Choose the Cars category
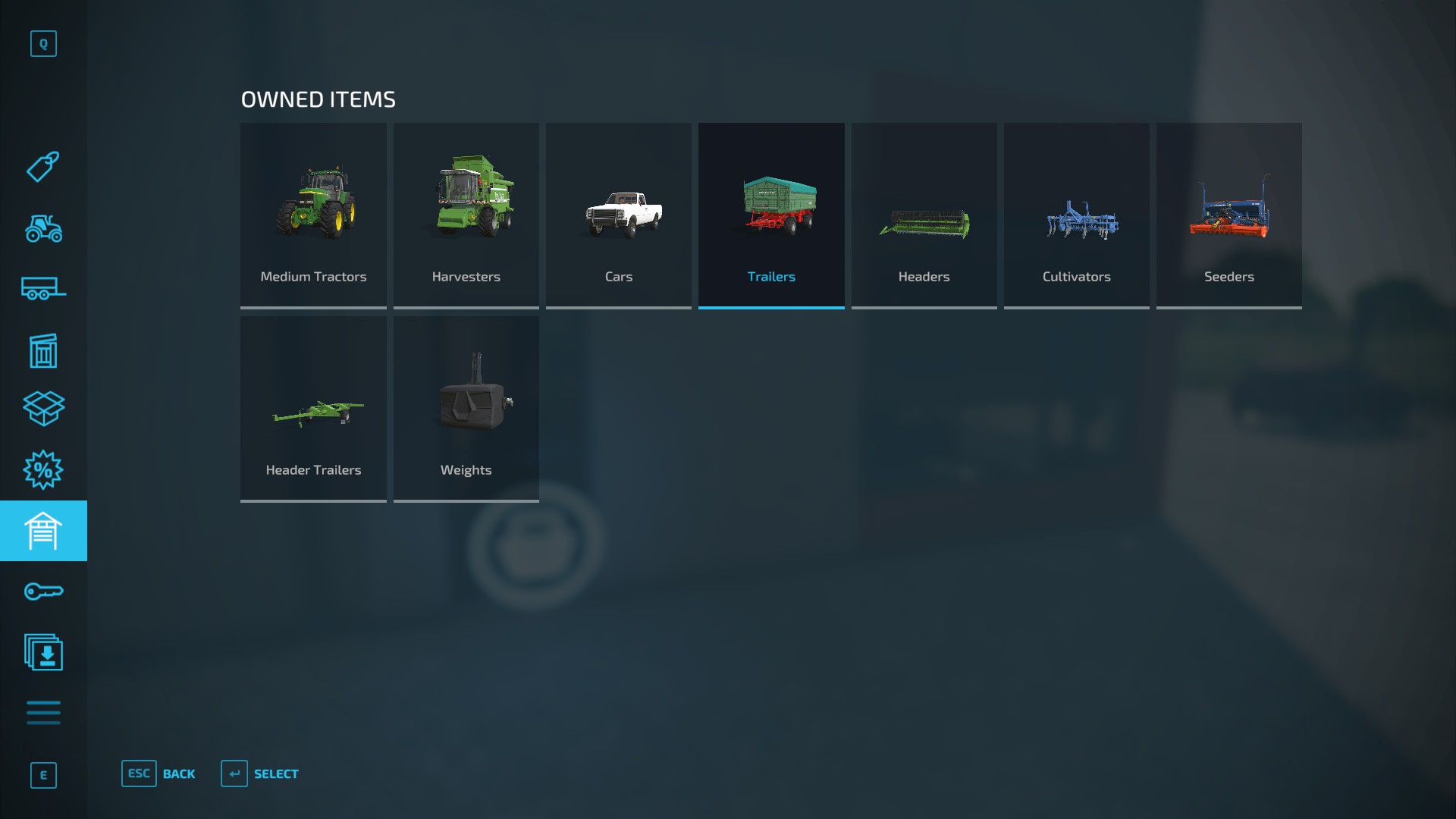1456x819 pixels. click(618, 215)
